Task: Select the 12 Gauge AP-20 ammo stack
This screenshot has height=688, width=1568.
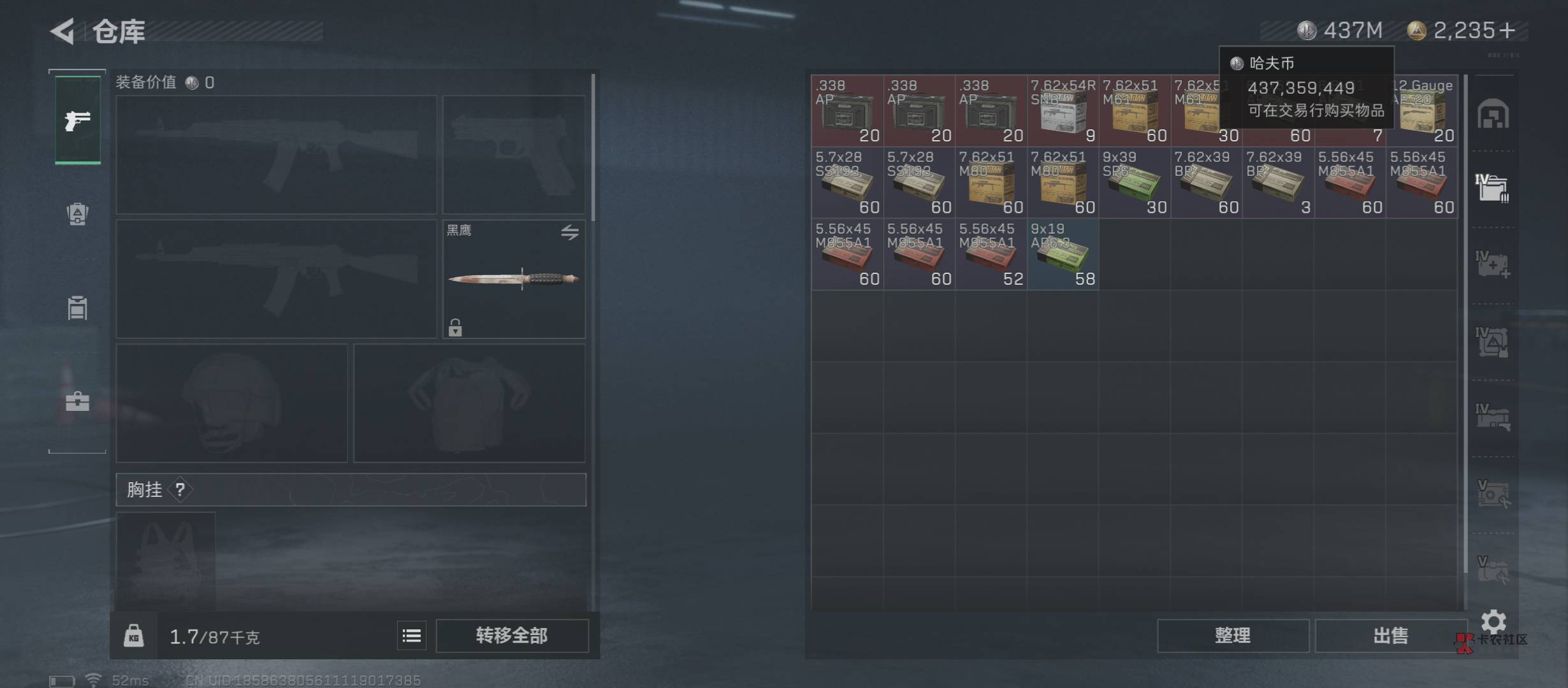Action: coord(1423,111)
